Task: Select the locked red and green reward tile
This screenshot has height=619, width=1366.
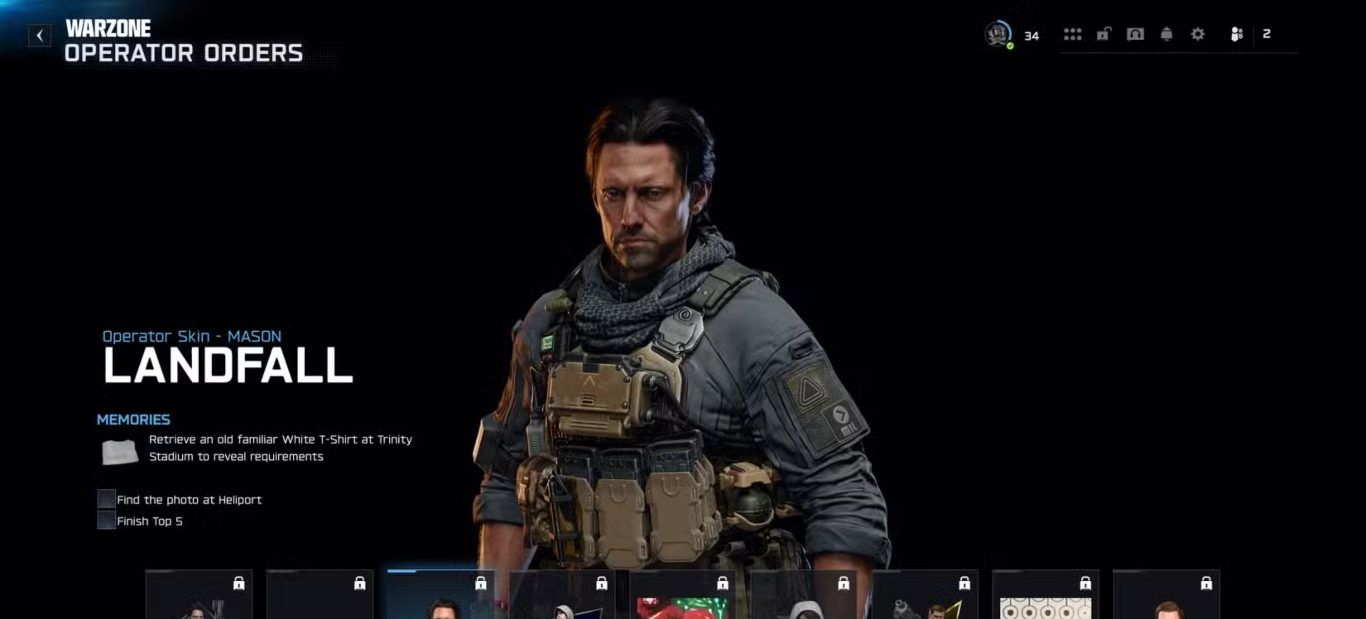Action: point(682,595)
